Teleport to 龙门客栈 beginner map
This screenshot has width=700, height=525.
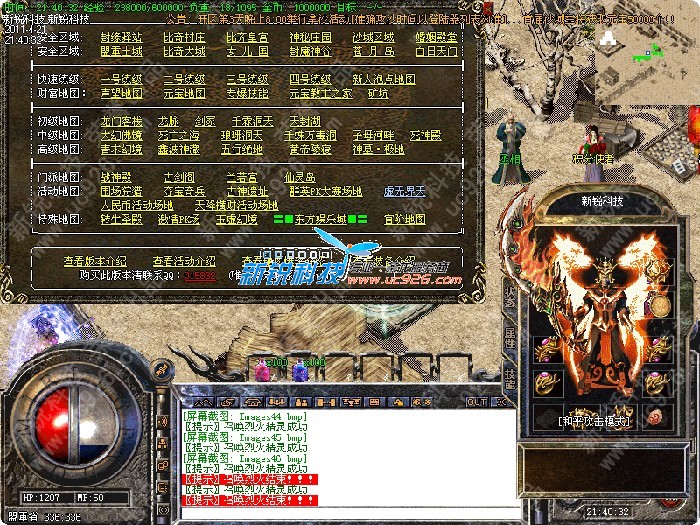(121, 120)
